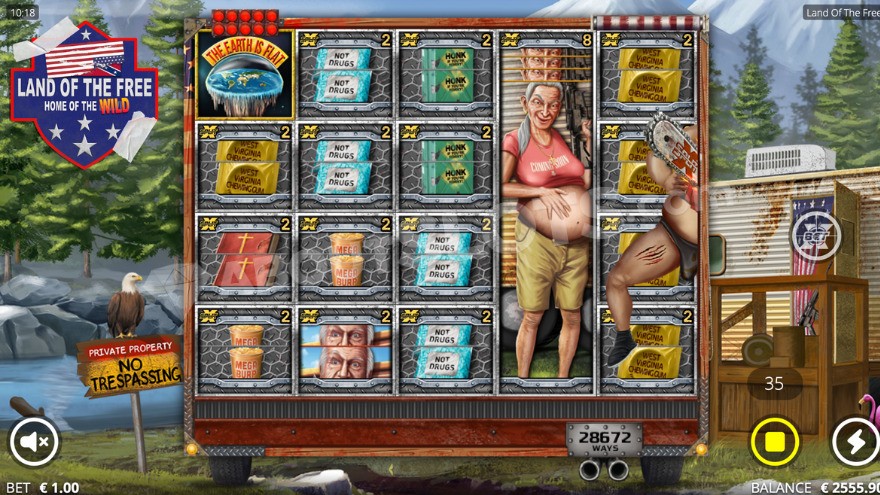Stop the spin with the yellow stop button

(775, 442)
